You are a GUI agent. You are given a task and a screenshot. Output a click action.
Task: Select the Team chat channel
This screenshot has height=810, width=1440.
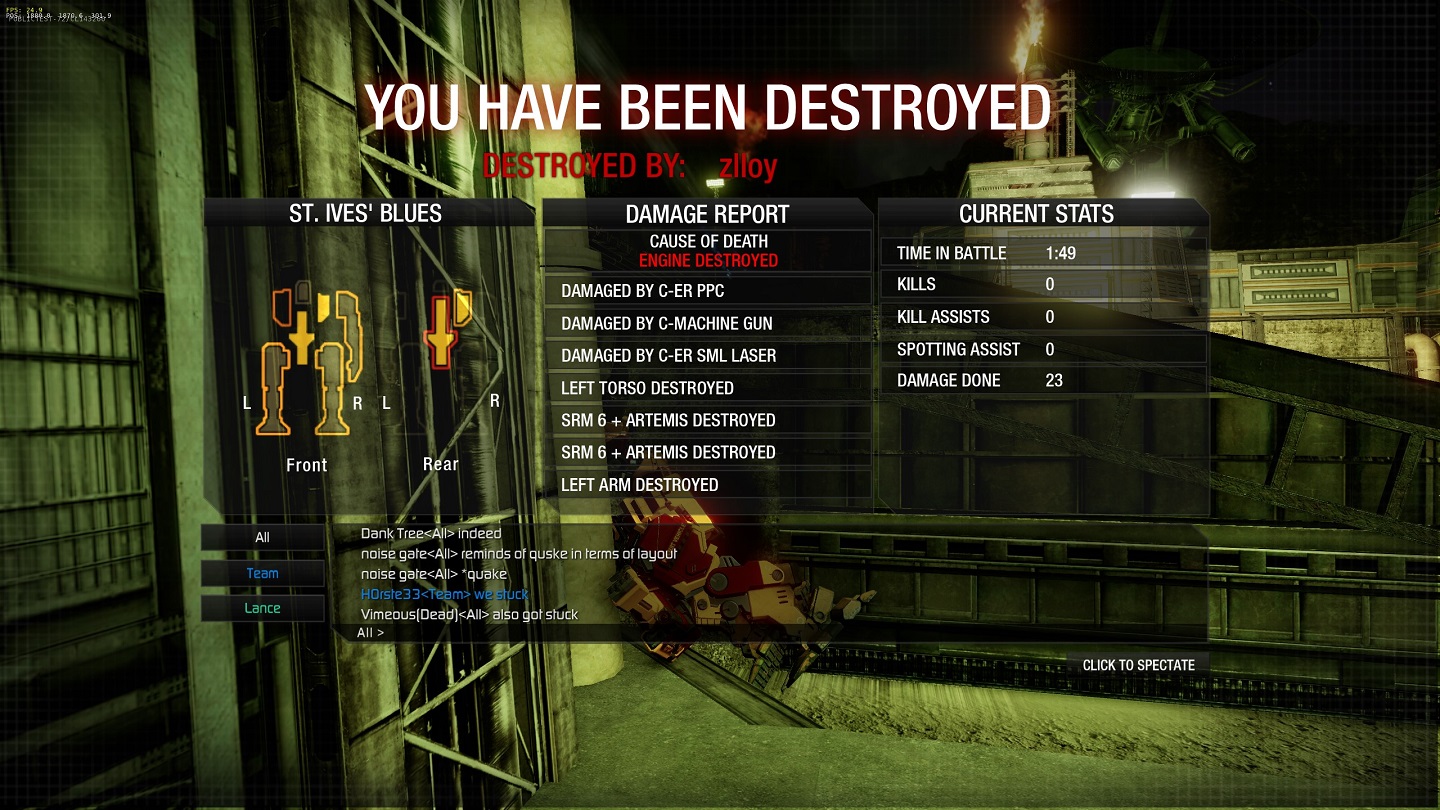point(262,573)
